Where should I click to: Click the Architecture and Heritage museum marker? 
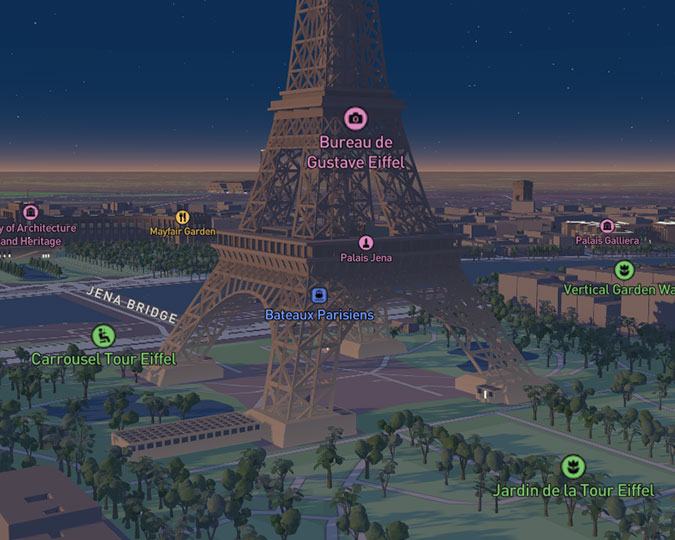point(30,212)
